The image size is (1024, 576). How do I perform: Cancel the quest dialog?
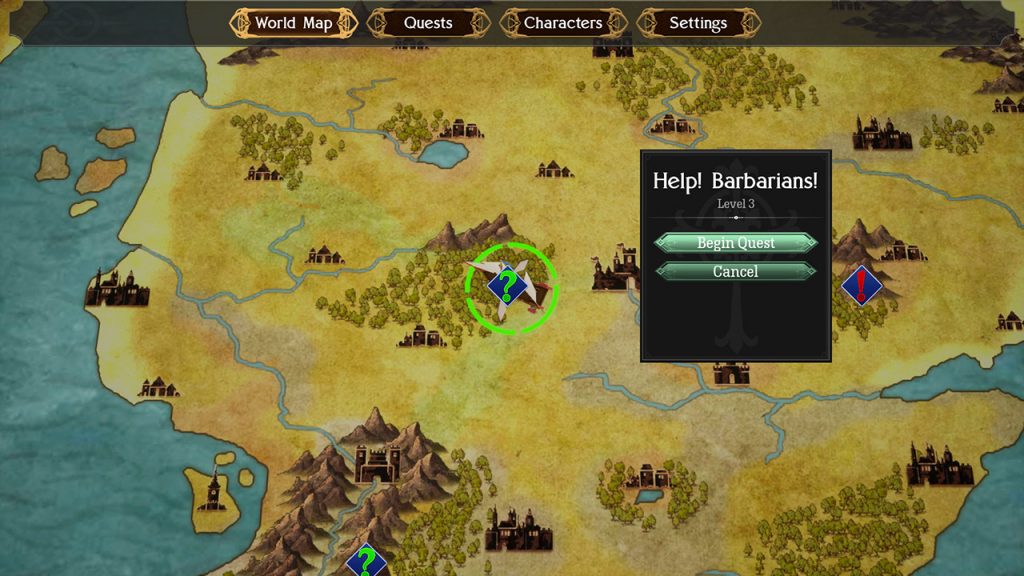click(736, 272)
